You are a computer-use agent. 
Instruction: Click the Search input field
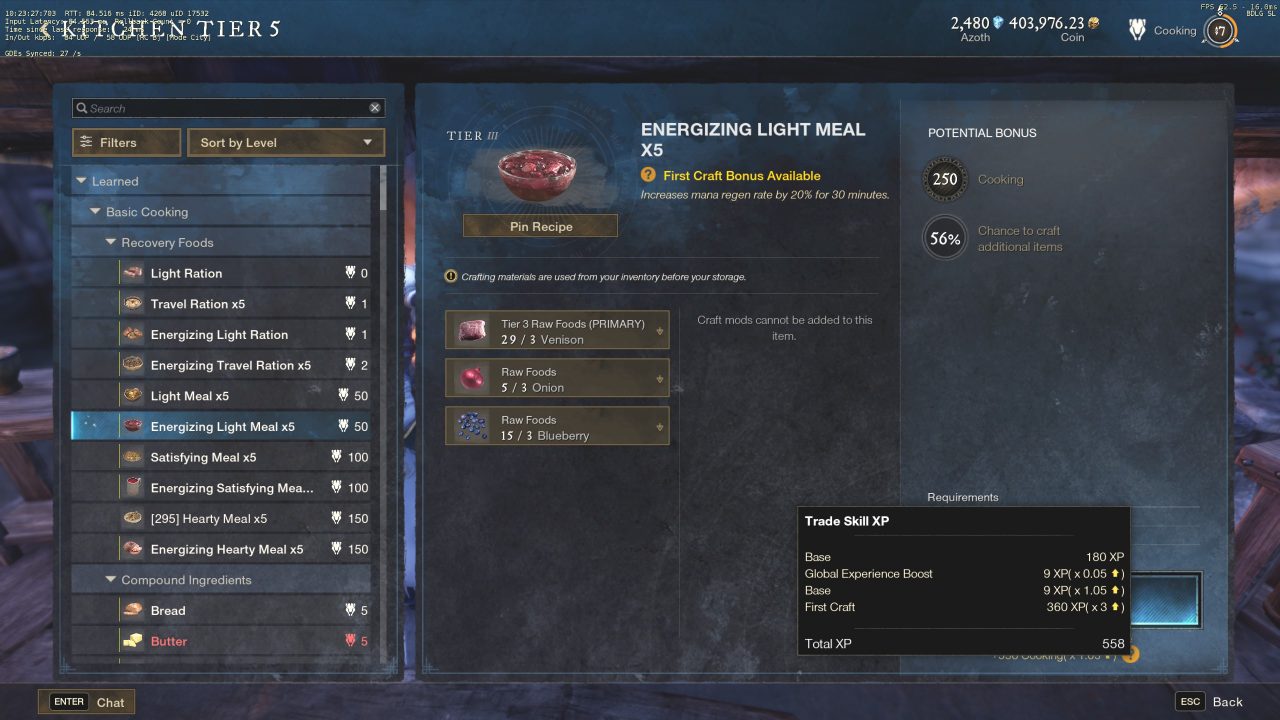220,107
